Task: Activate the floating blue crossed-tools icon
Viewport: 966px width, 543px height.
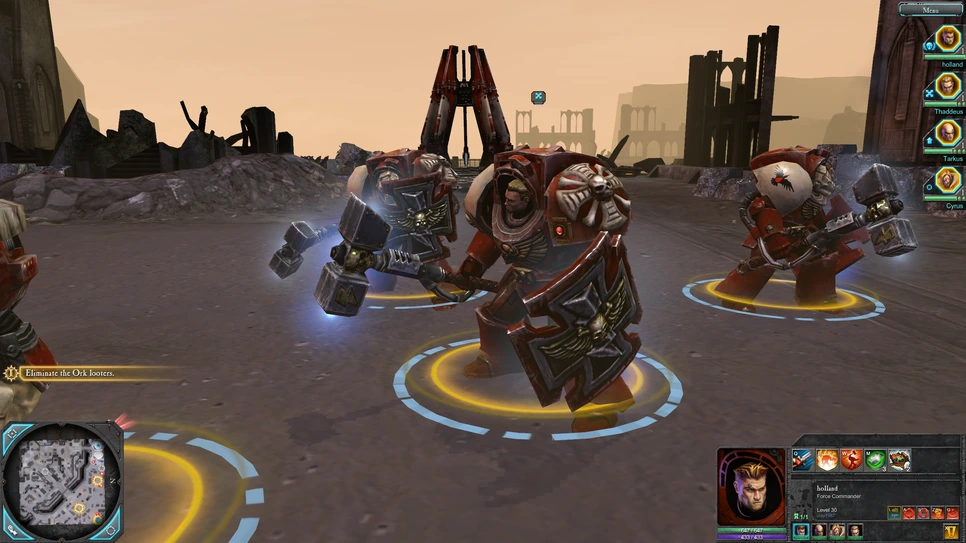Action: click(x=538, y=97)
